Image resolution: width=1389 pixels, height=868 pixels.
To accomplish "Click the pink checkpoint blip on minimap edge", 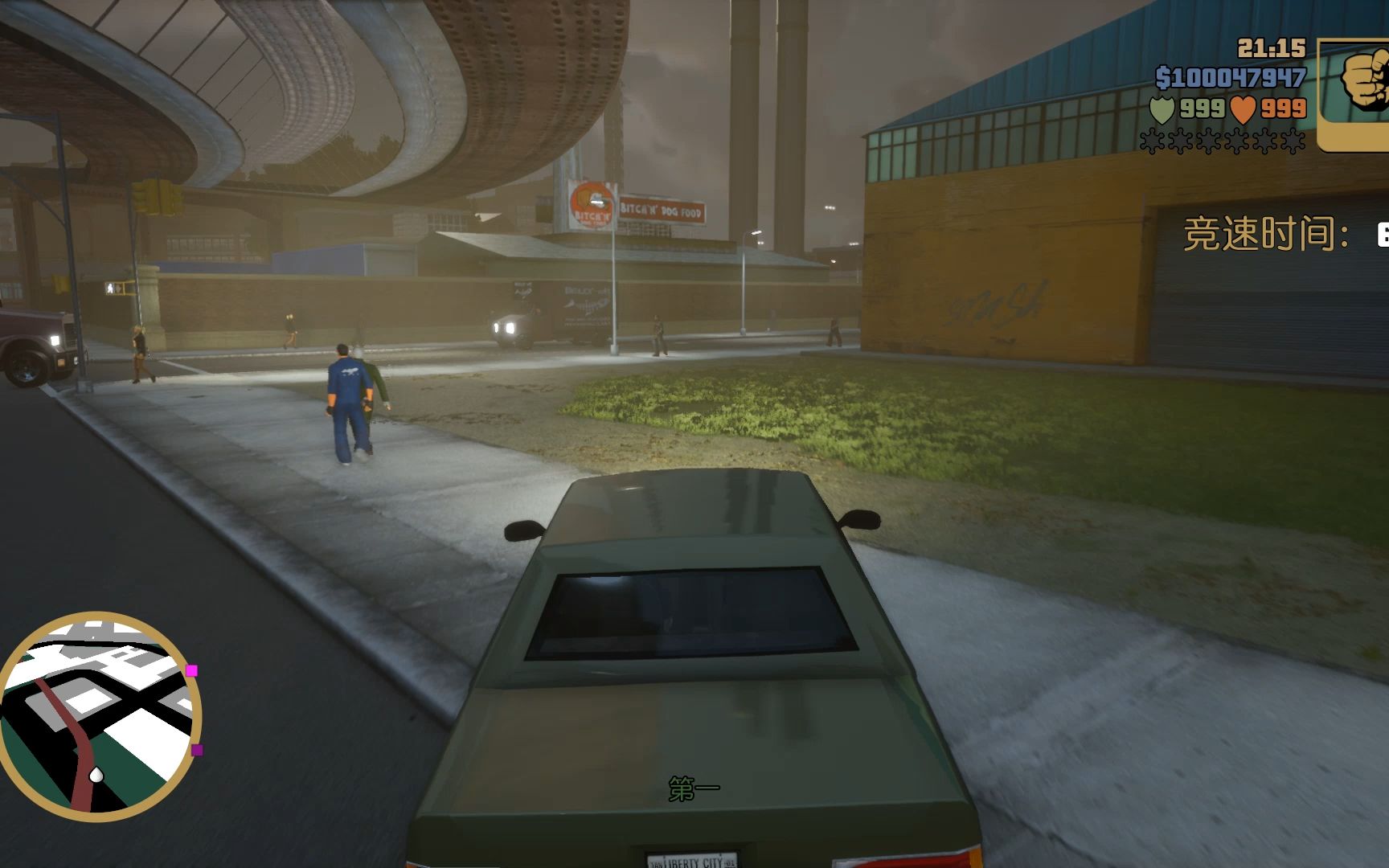I will point(192,671).
